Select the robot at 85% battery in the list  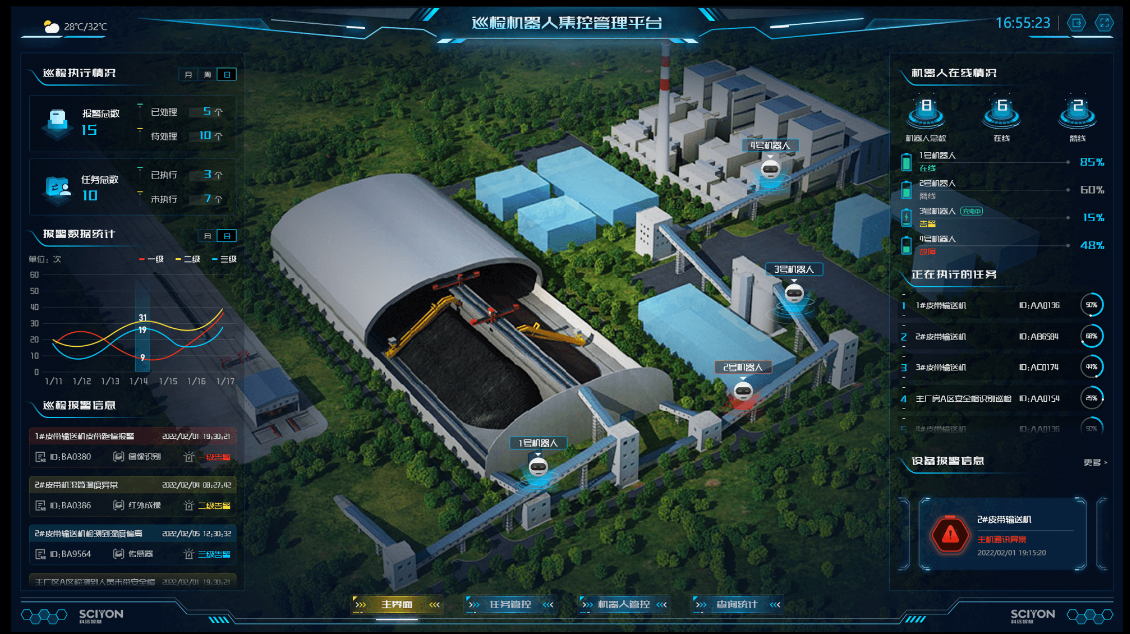tap(1000, 162)
